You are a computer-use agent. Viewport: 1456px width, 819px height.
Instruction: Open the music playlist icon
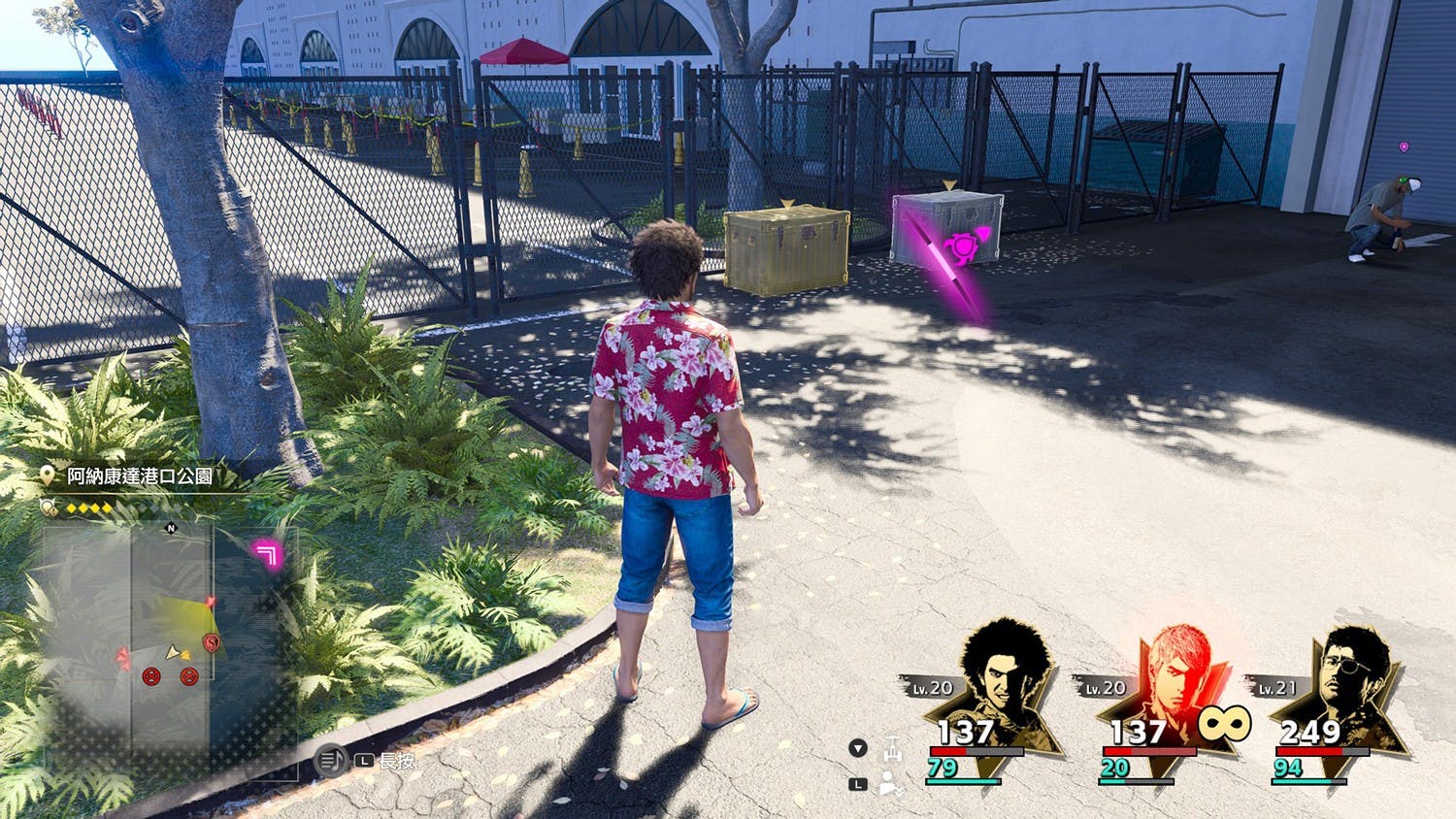coord(331,760)
